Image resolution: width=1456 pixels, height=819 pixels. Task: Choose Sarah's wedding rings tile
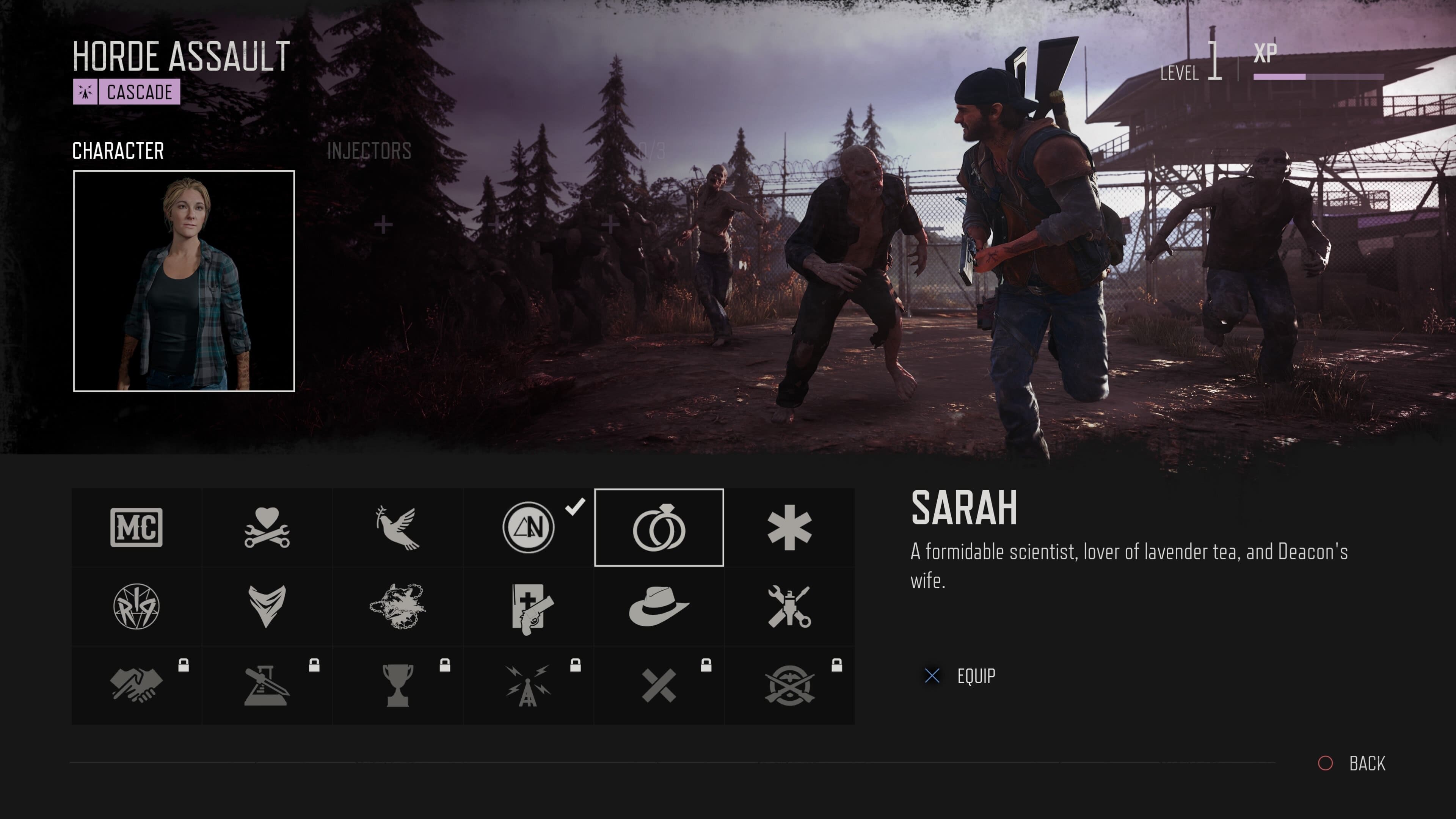tap(659, 527)
